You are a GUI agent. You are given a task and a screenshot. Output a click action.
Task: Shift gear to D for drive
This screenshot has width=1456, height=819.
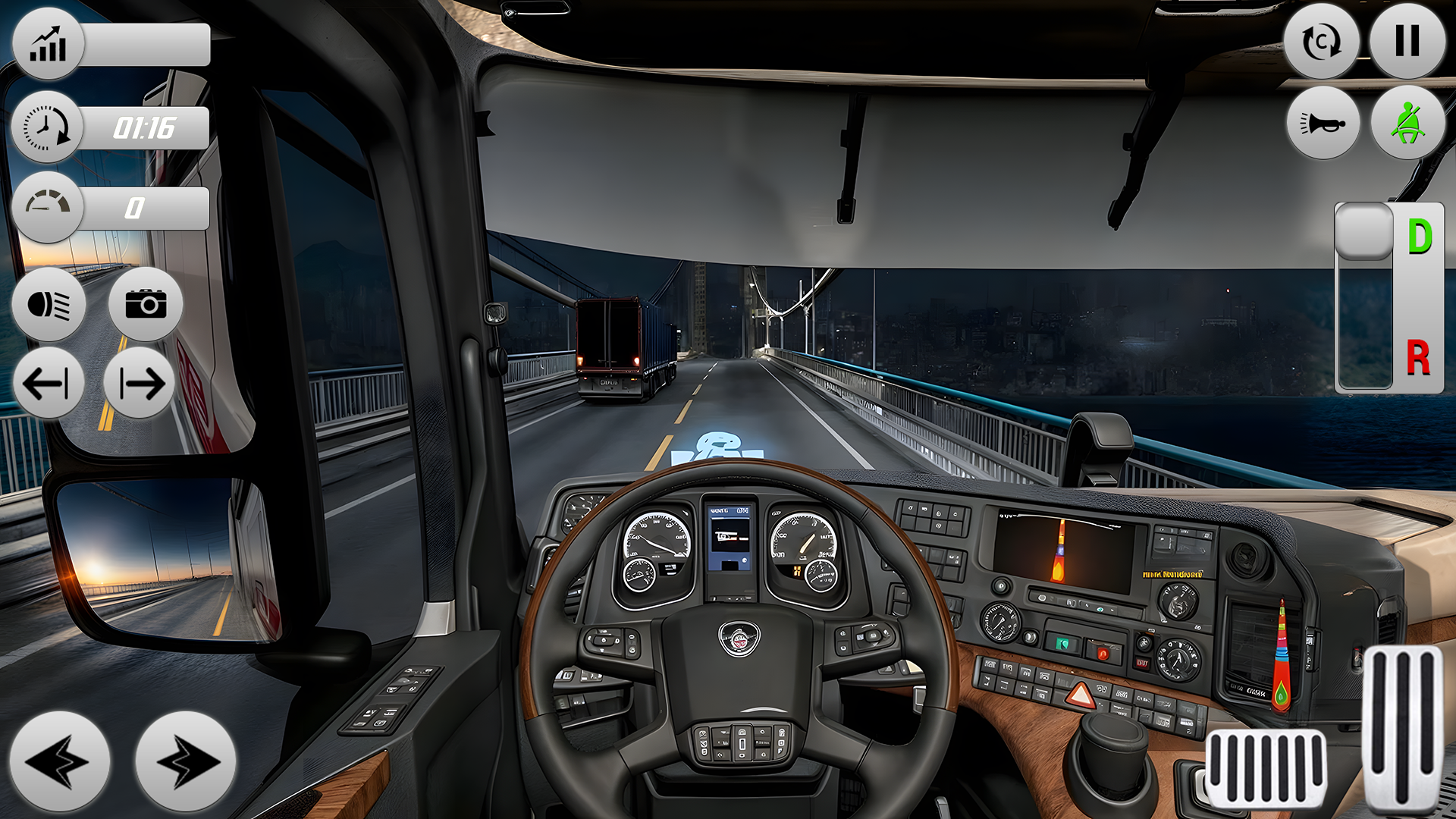pyautogui.click(x=1420, y=237)
